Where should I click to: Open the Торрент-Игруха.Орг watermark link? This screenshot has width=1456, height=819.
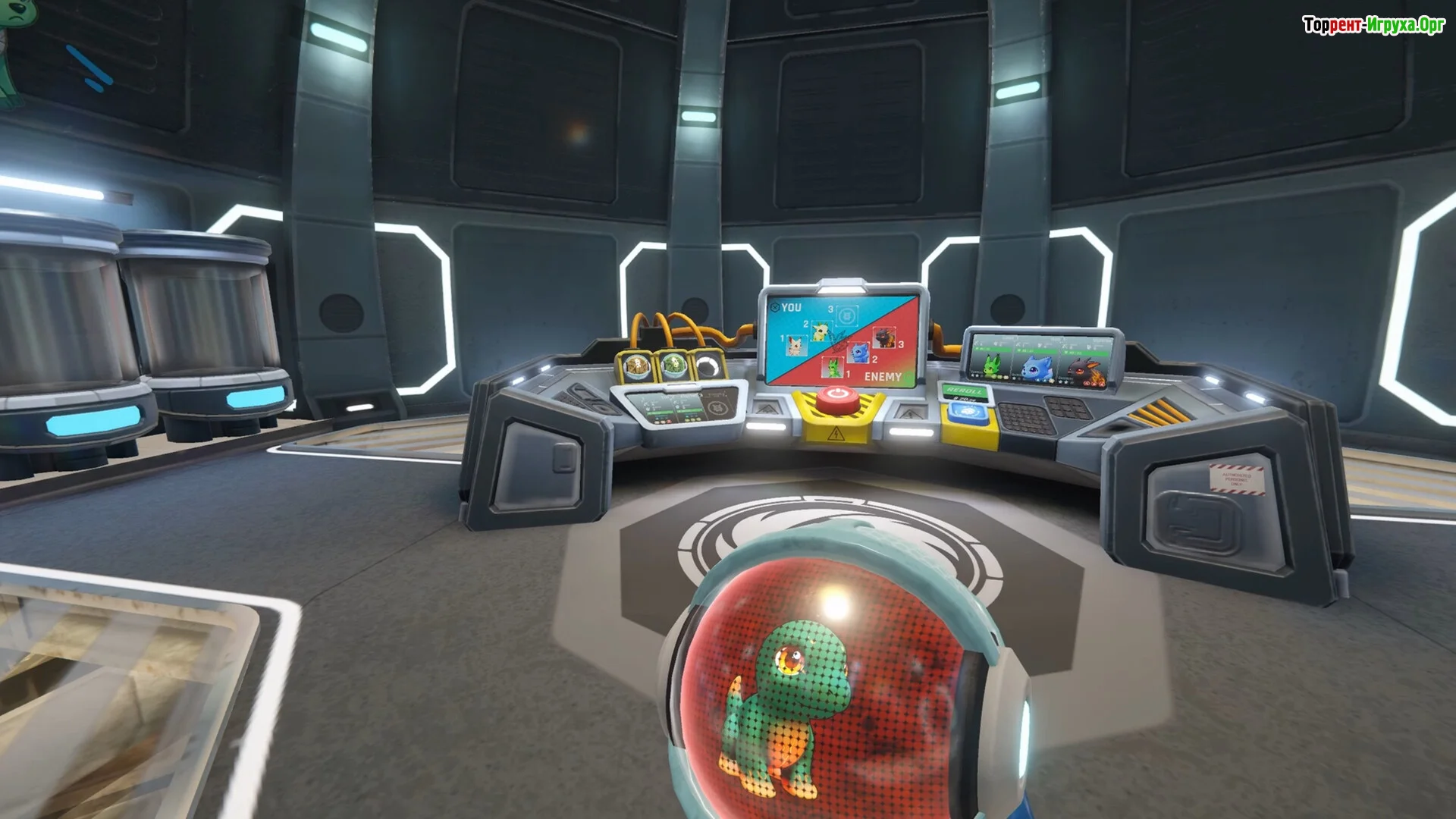(x=1373, y=25)
